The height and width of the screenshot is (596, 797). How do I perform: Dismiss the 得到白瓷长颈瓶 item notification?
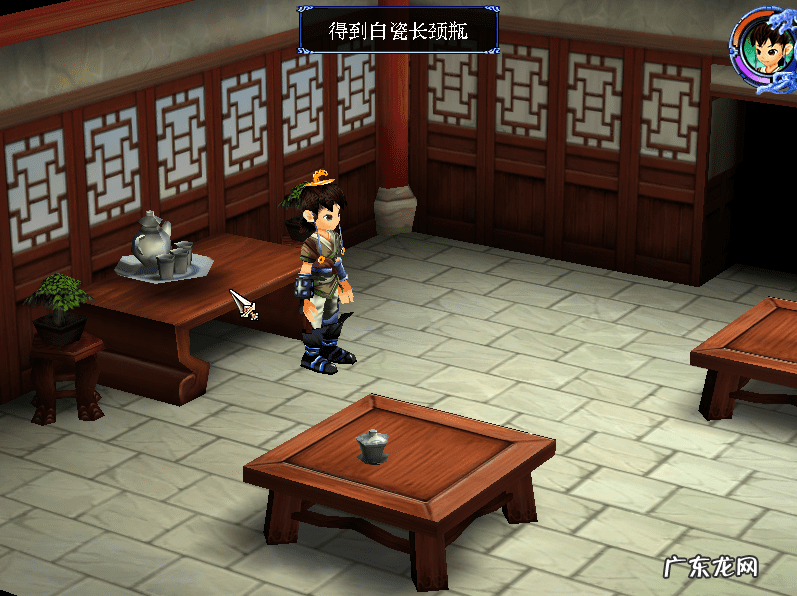[x=398, y=30]
